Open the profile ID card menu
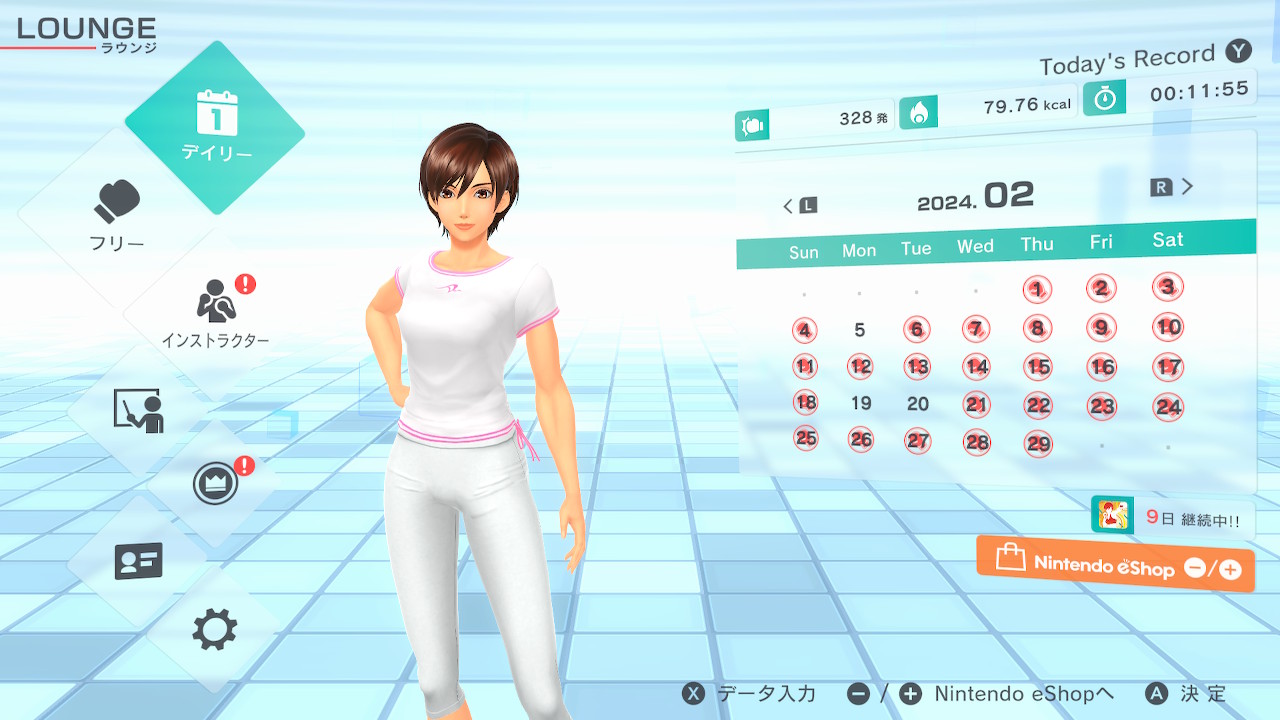 (x=138, y=562)
